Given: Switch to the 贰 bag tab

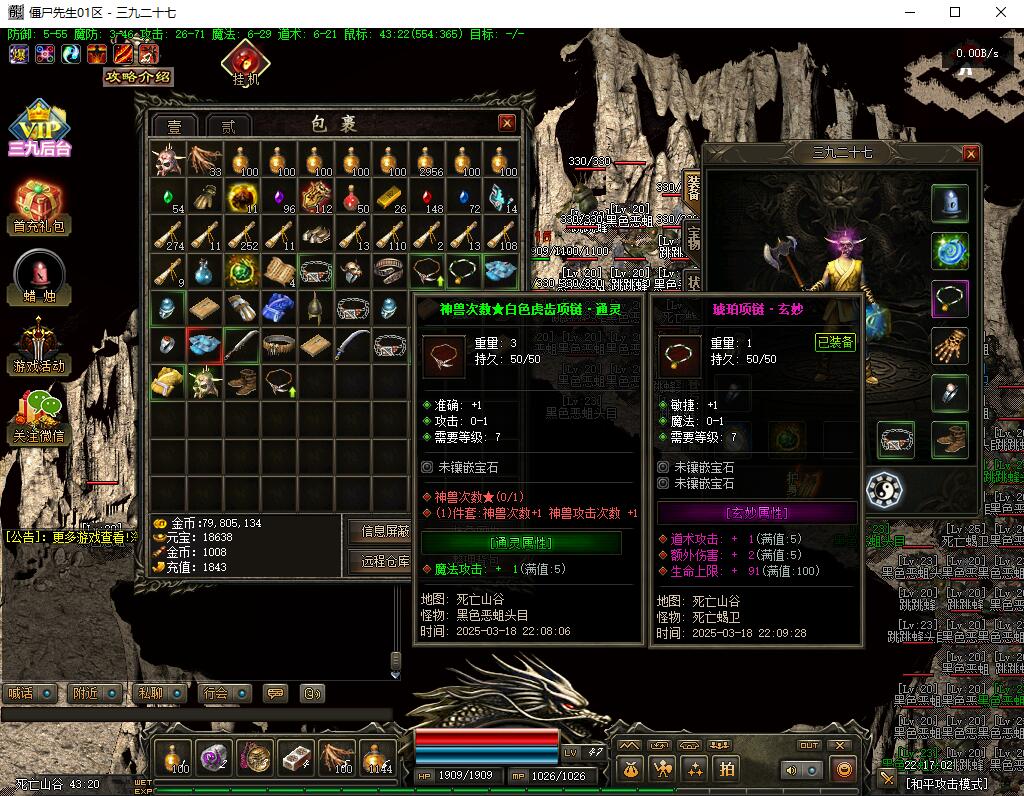Looking at the screenshot, I should click(229, 126).
